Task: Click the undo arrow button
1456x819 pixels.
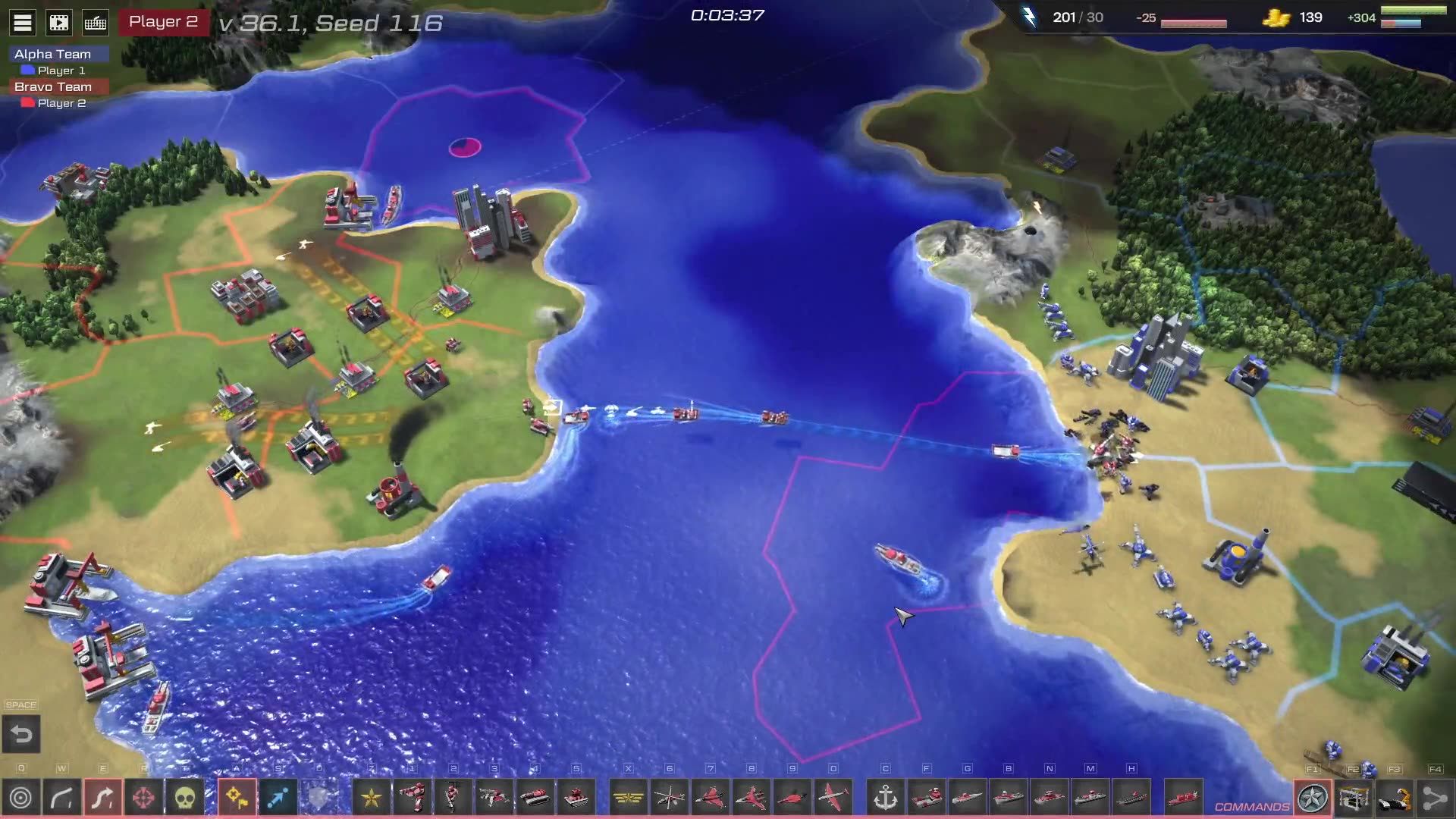Action: [x=21, y=734]
